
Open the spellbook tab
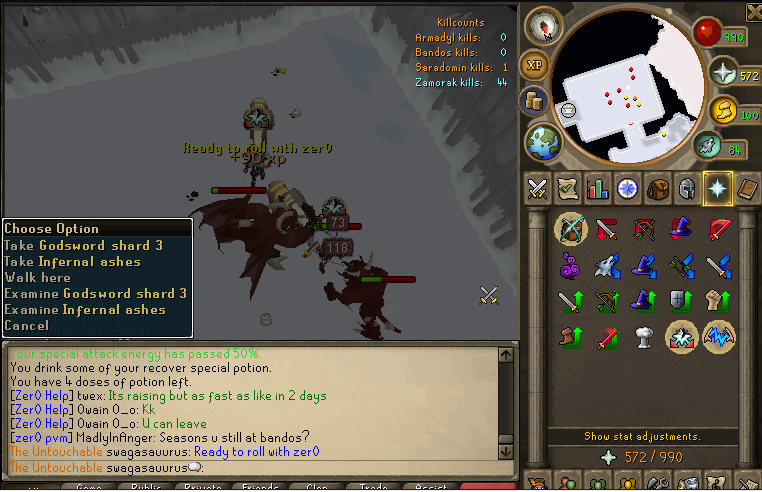pyautogui.click(x=747, y=188)
